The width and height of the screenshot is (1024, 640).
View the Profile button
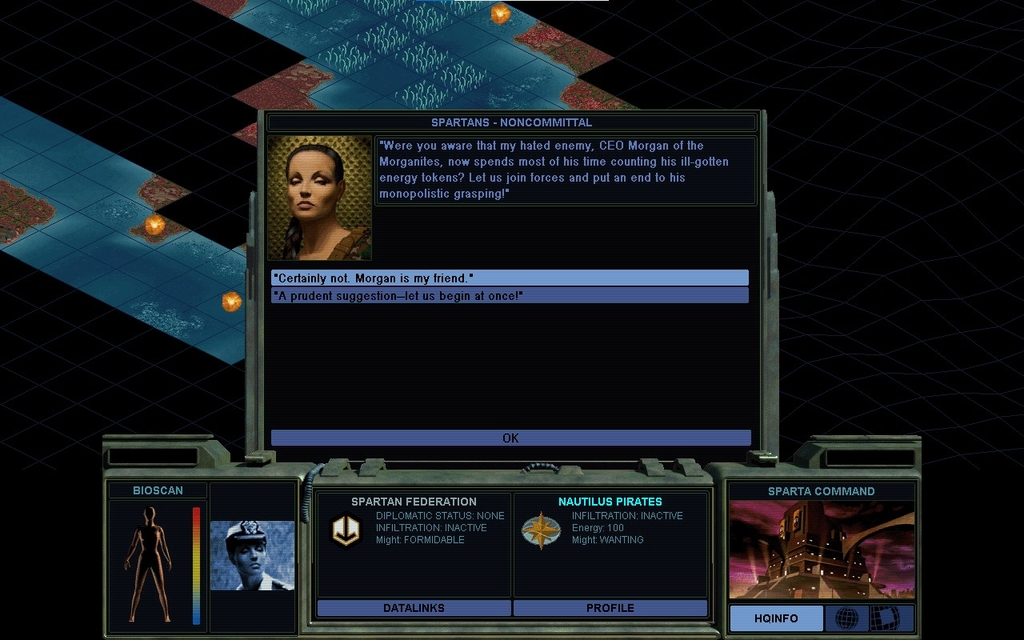click(610, 608)
